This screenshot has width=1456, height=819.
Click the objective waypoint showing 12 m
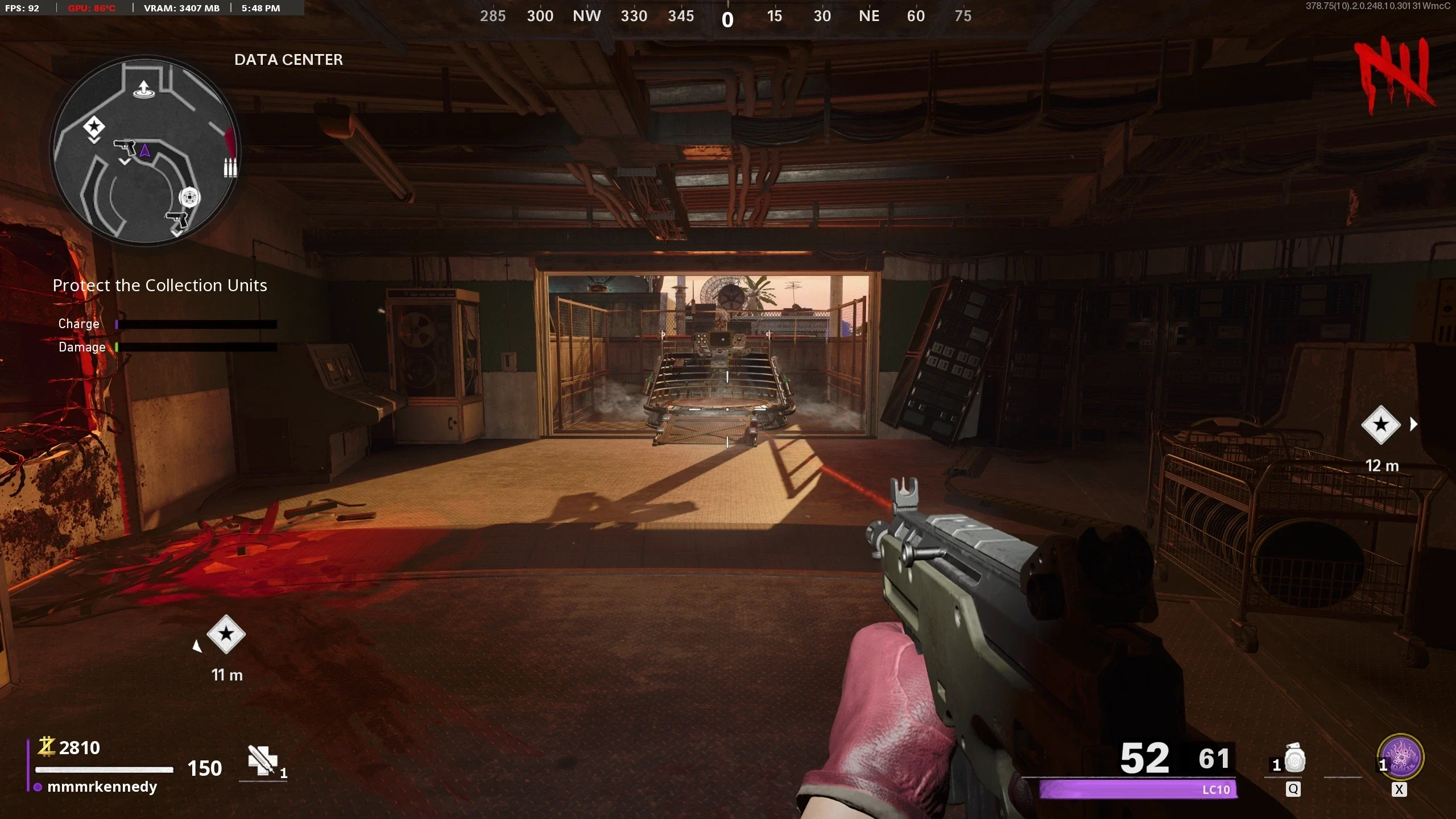pyautogui.click(x=1380, y=425)
